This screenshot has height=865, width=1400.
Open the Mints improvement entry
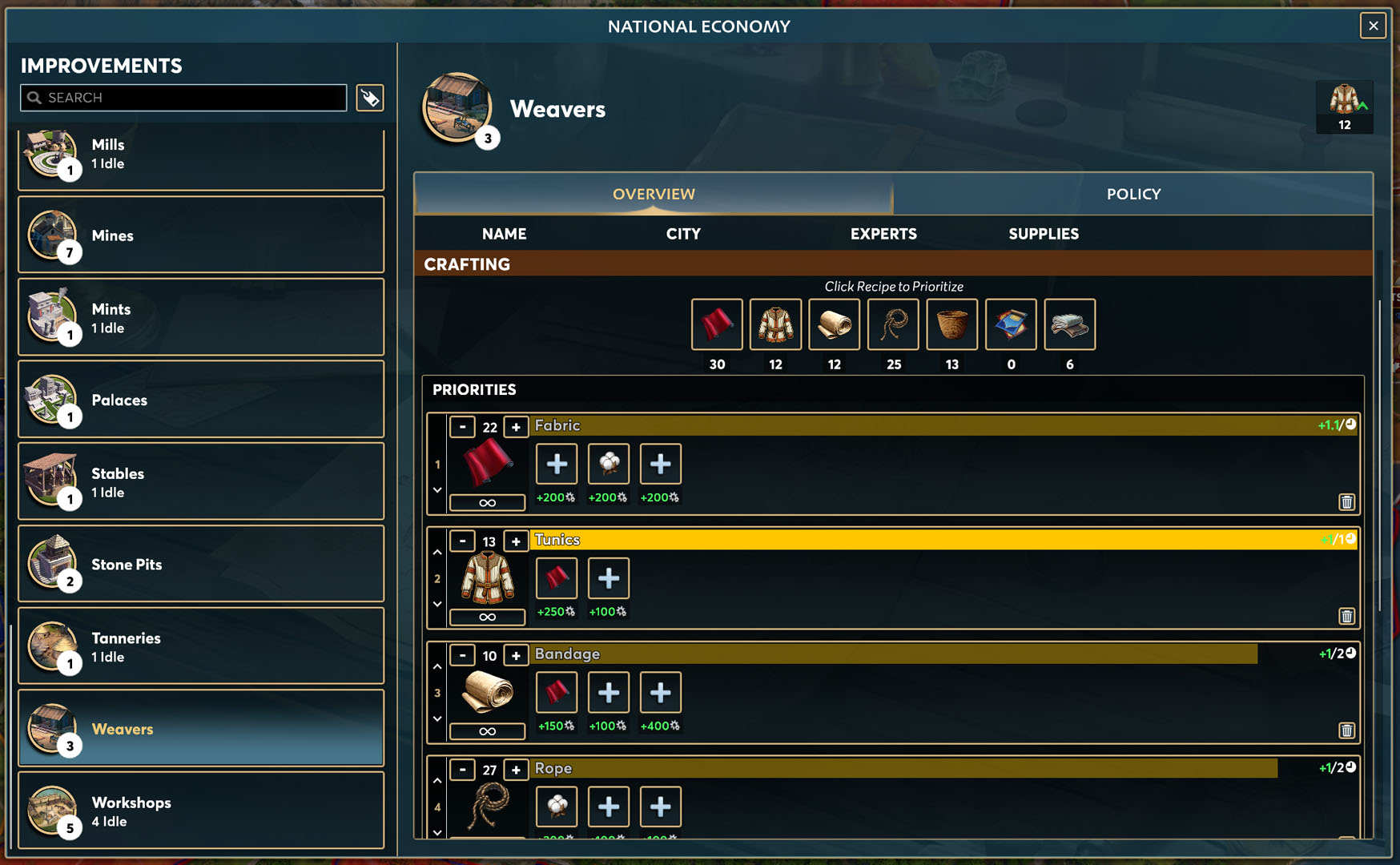tap(201, 317)
